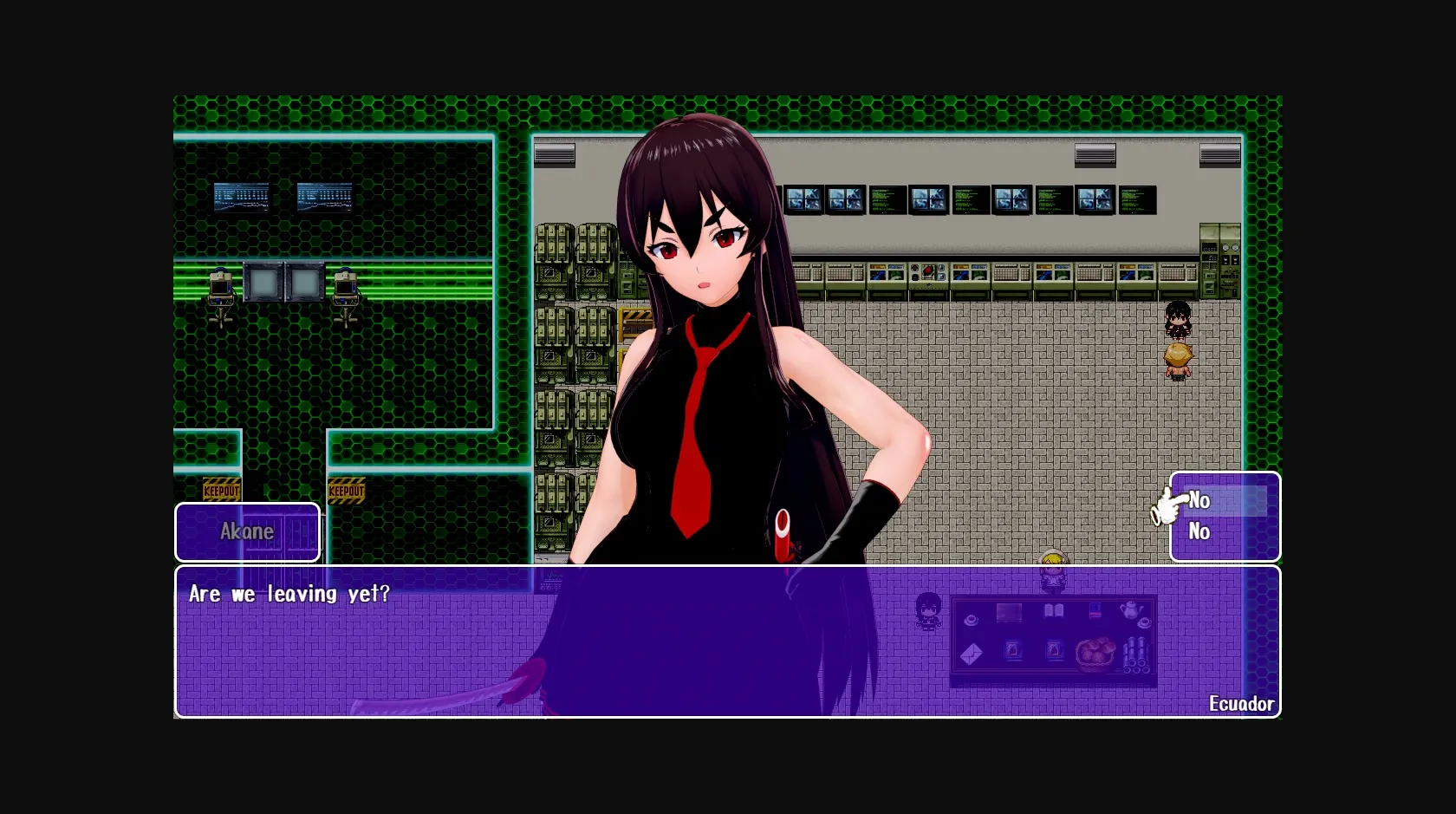
Task: Click the open book icon on the table
Action: (x=1054, y=609)
